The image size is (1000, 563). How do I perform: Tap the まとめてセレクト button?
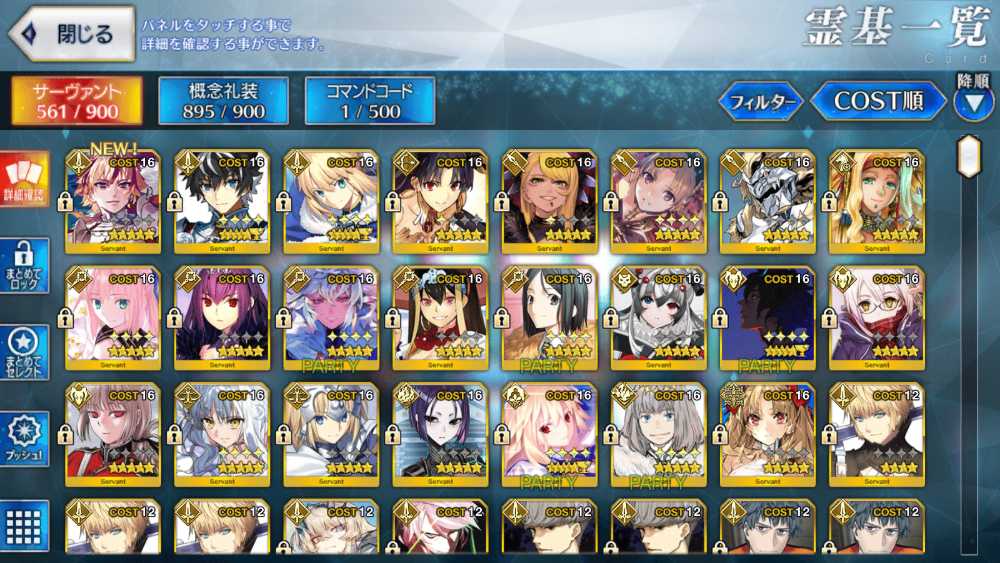(24, 352)
